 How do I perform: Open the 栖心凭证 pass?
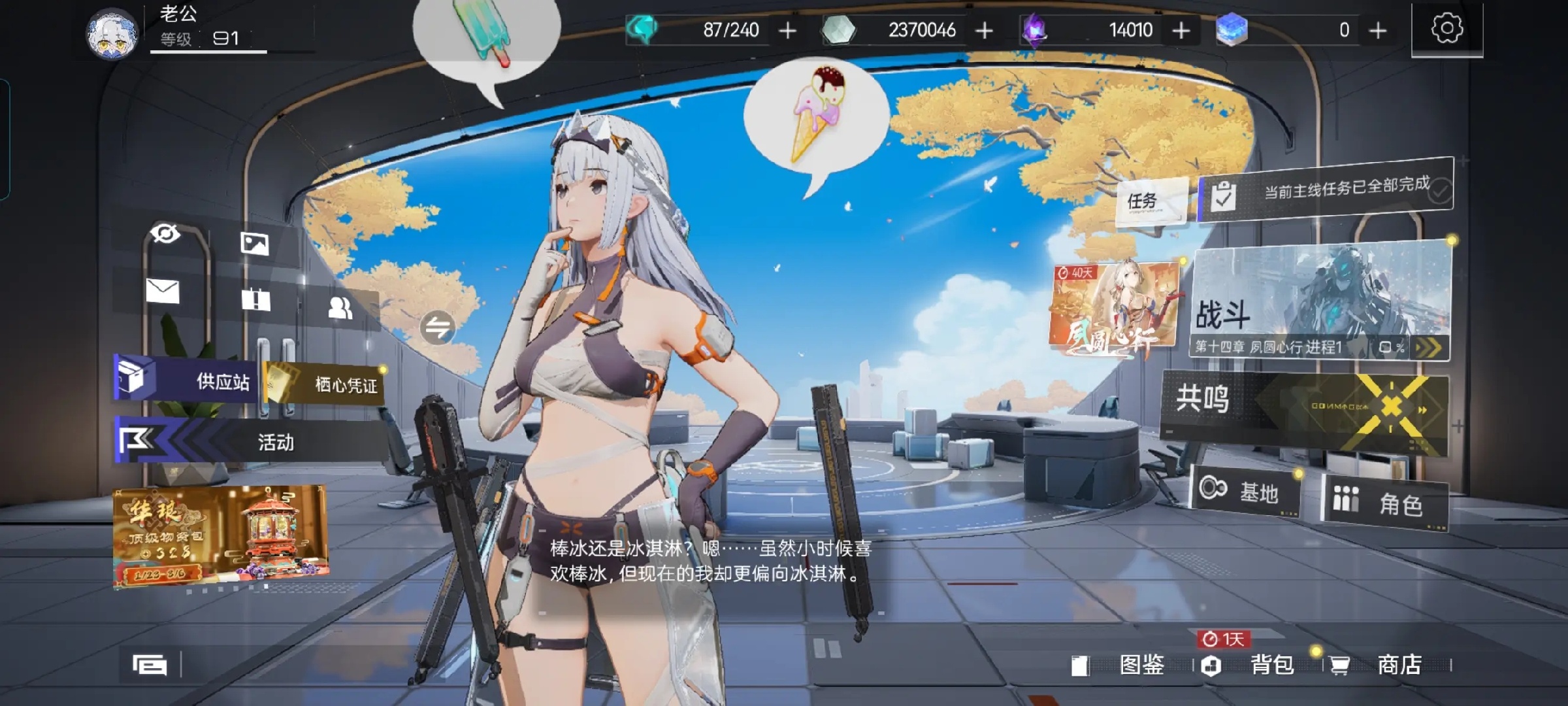pyautogui.click(x=325, y=384)
